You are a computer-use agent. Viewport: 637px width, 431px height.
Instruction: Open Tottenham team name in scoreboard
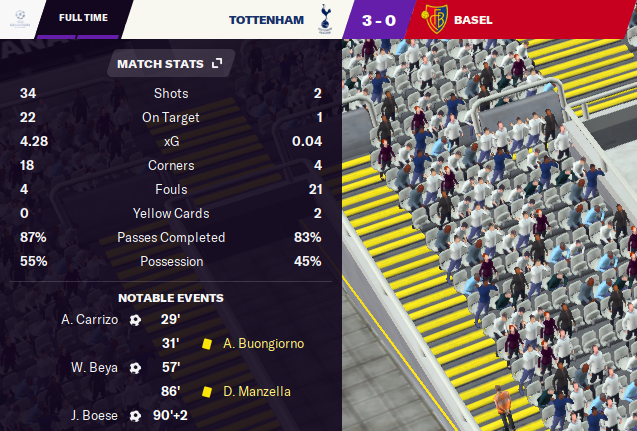click(266, 20)
